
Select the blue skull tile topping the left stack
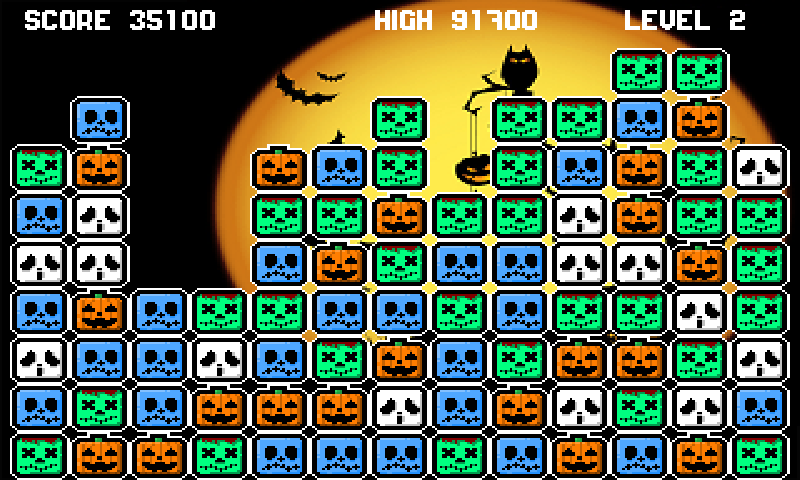click(x=100, y=119)
